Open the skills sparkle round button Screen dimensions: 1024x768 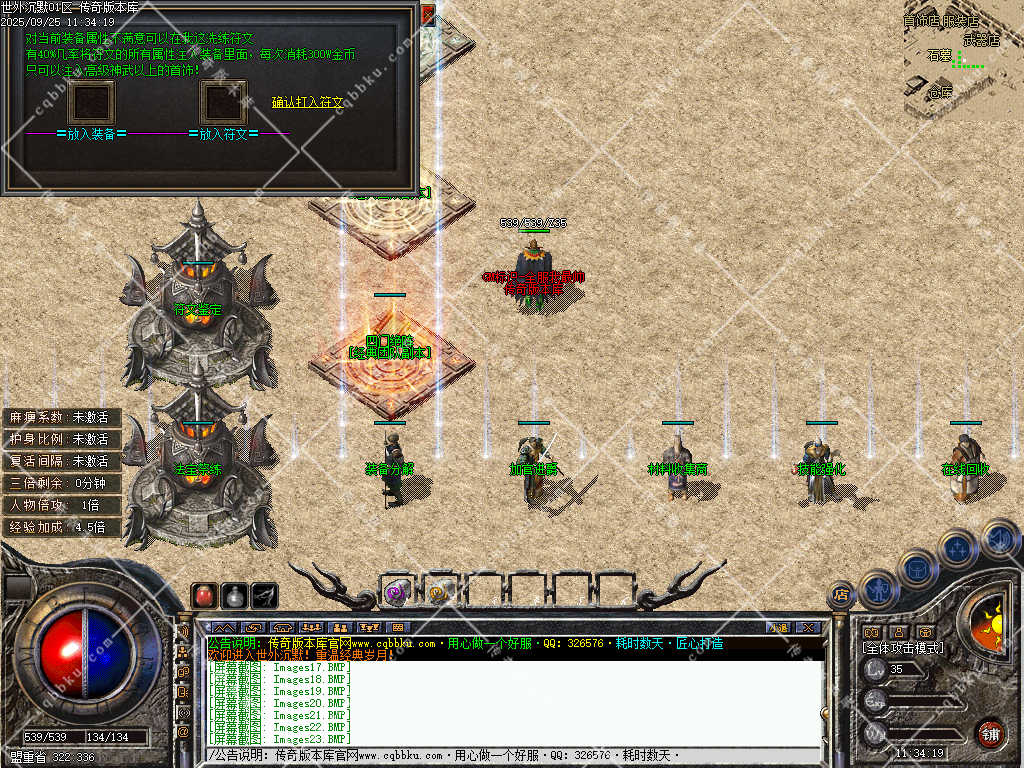957,547
